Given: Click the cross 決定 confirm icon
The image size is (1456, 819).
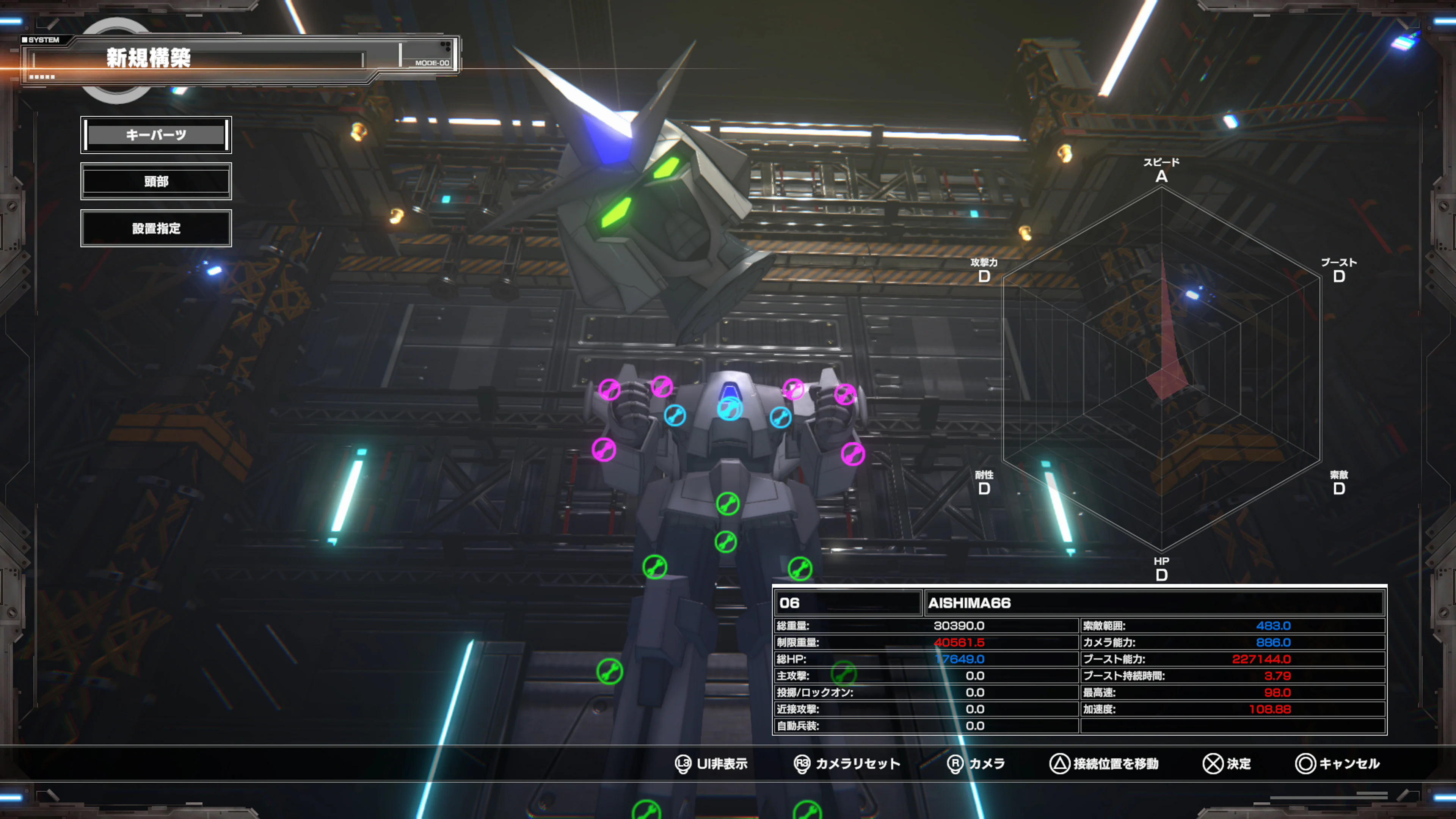Looking at the screenshot, I should tap(1213, 764).
